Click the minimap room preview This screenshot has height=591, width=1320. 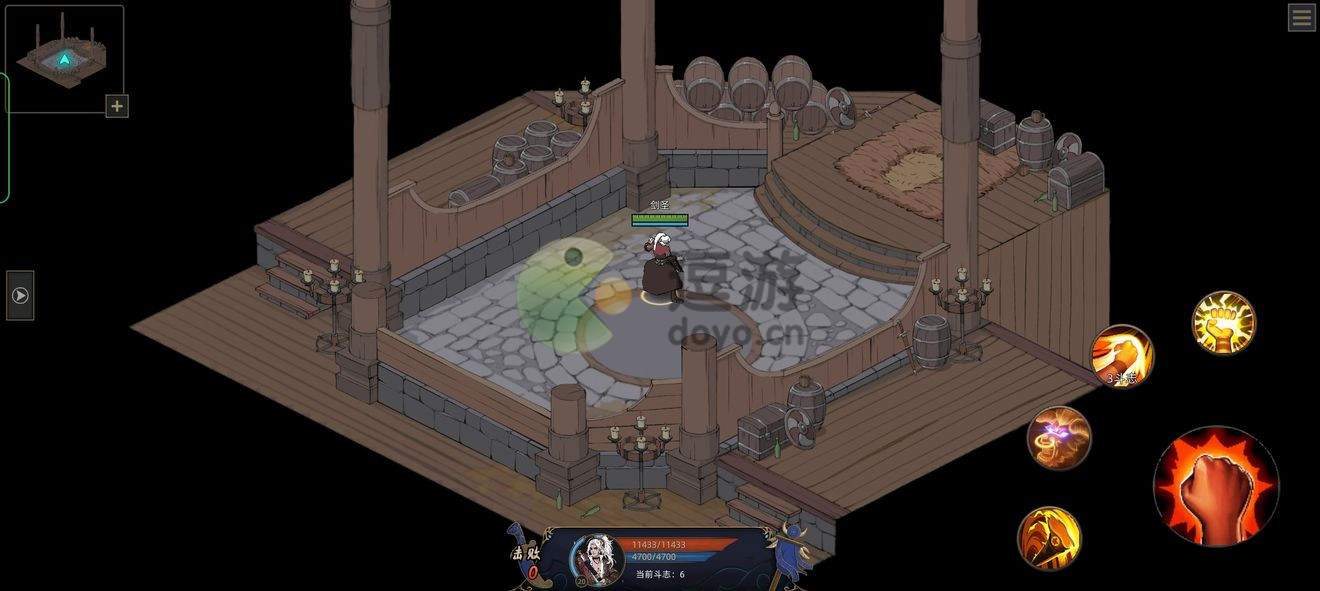[x=63, y=58]
